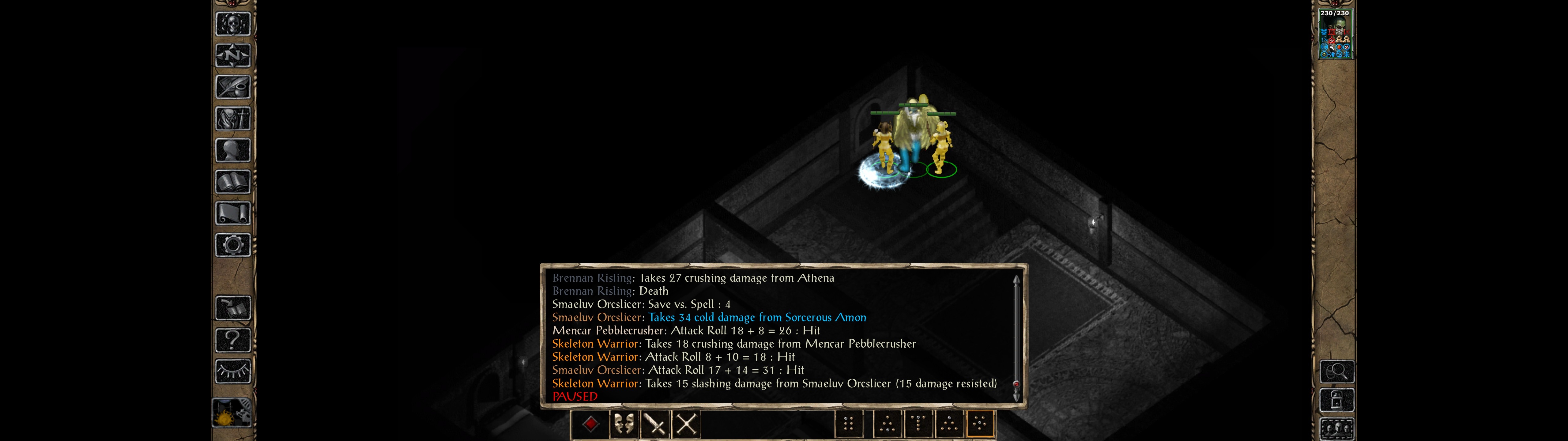1568x441 pixels.
Task: Toggle the padlock button
Action: point(1337,400)
